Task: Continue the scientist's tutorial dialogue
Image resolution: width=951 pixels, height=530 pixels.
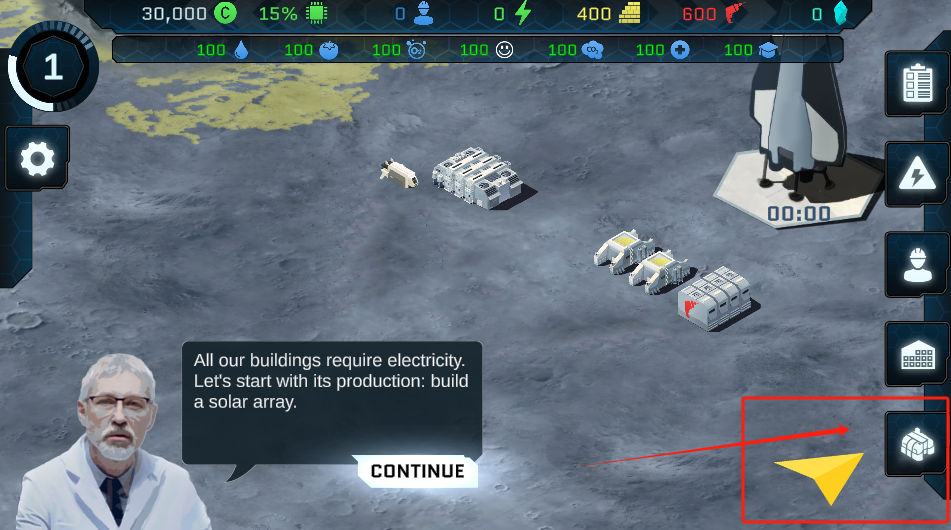Action: (417, 471)
